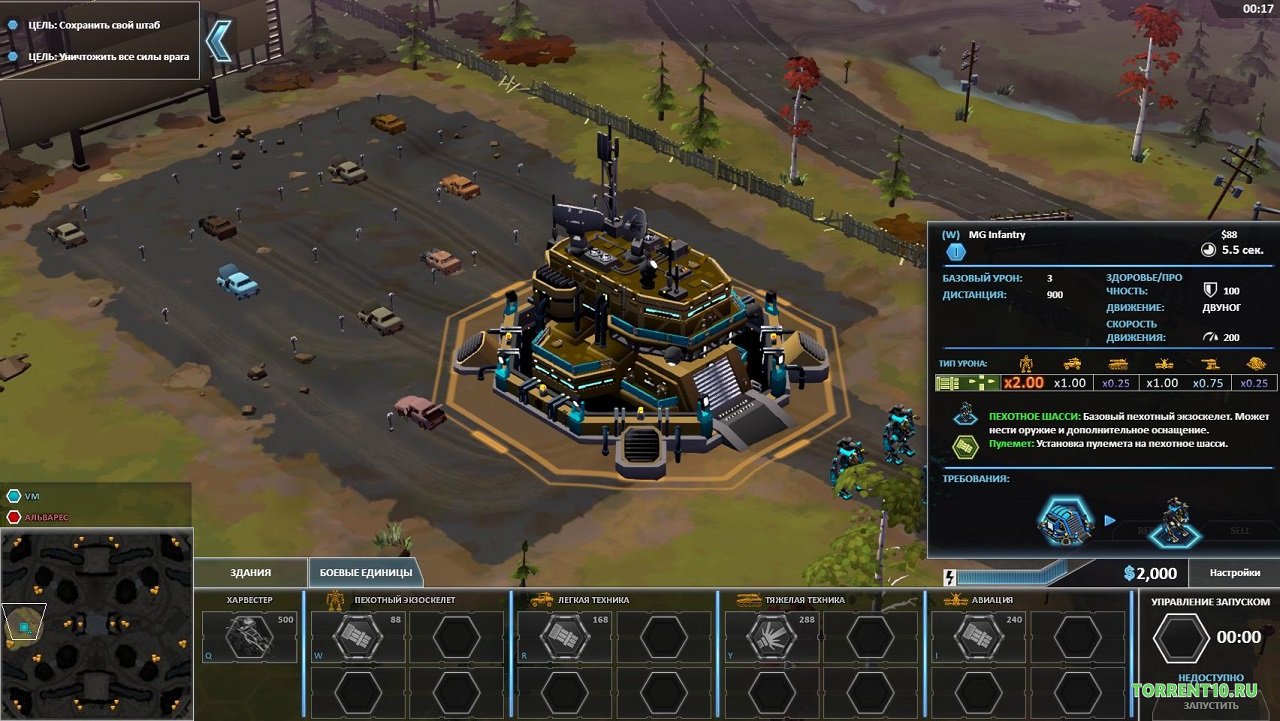Switch to the Здания buildings tab
The image size is (1280, 721).
250,572
